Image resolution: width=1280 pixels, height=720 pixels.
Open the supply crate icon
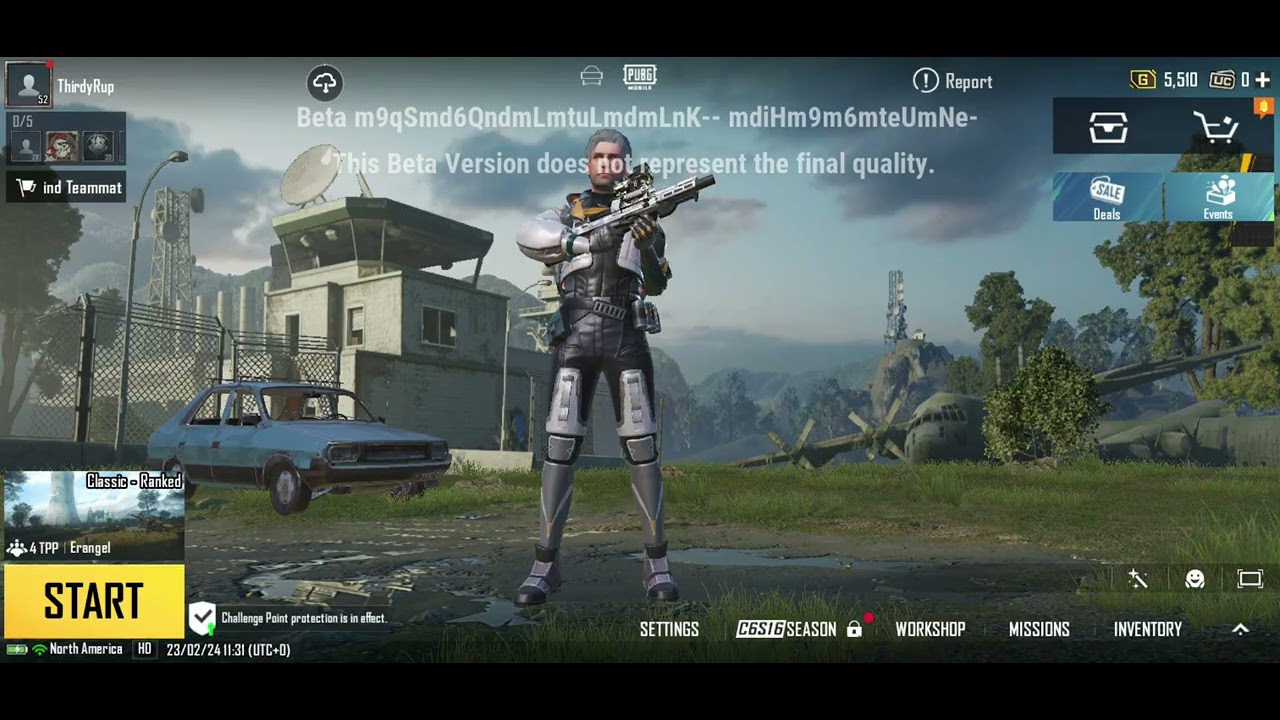(x=1108, y=128)
